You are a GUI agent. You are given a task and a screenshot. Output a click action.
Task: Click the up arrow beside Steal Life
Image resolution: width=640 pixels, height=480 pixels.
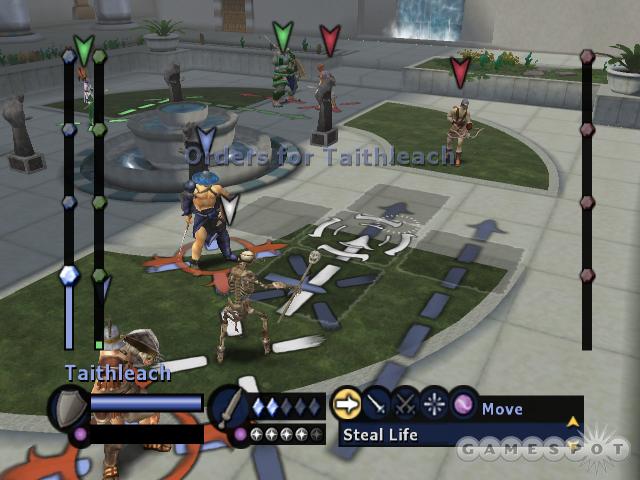573,422
